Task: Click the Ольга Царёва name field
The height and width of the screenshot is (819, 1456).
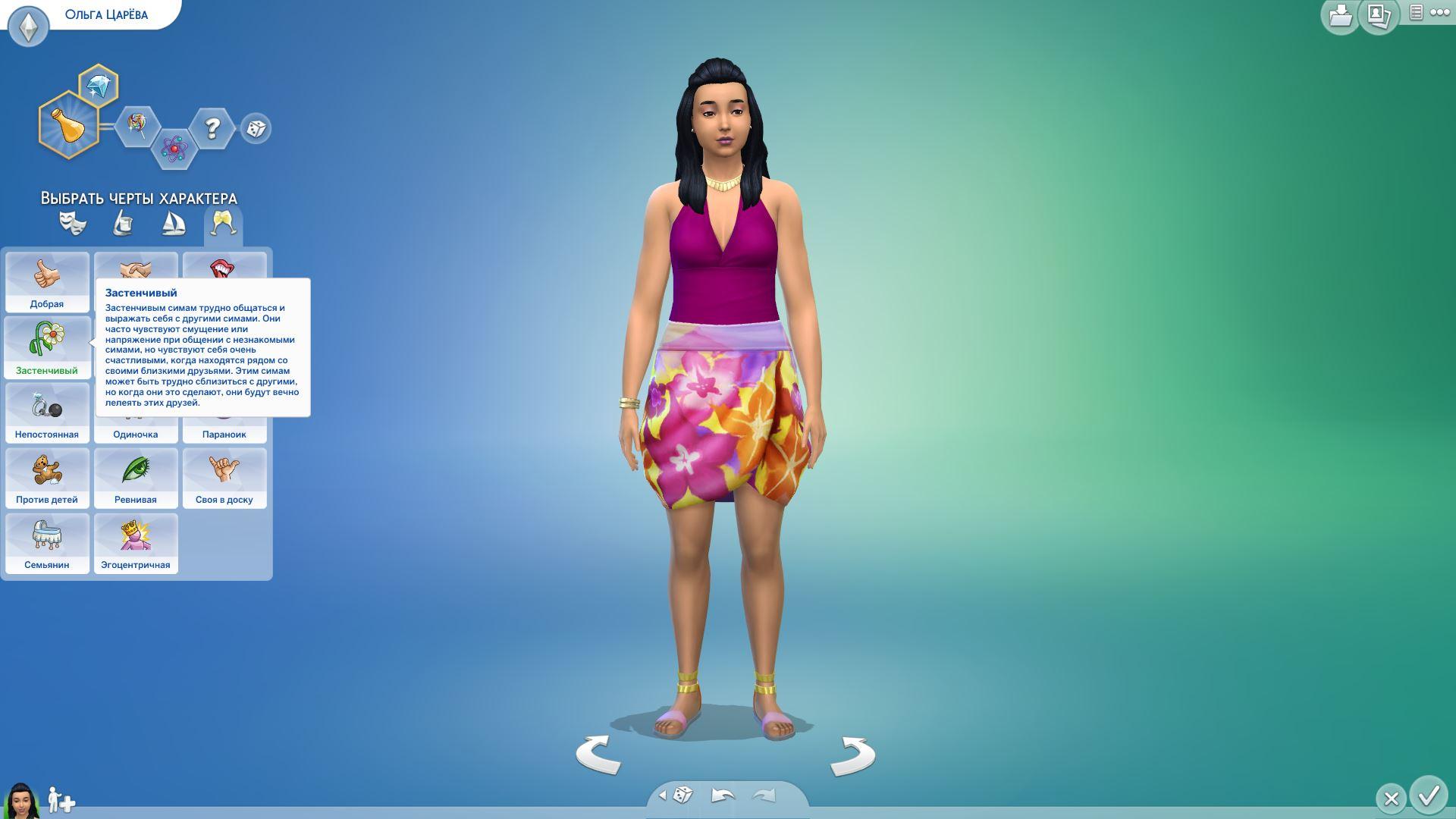Action: [x=106, y=14]
